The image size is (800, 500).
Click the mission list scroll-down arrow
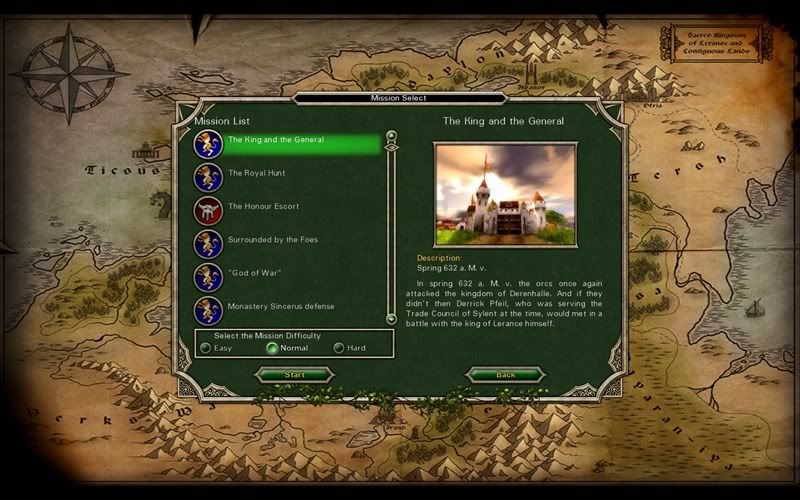tap(392, 318)
